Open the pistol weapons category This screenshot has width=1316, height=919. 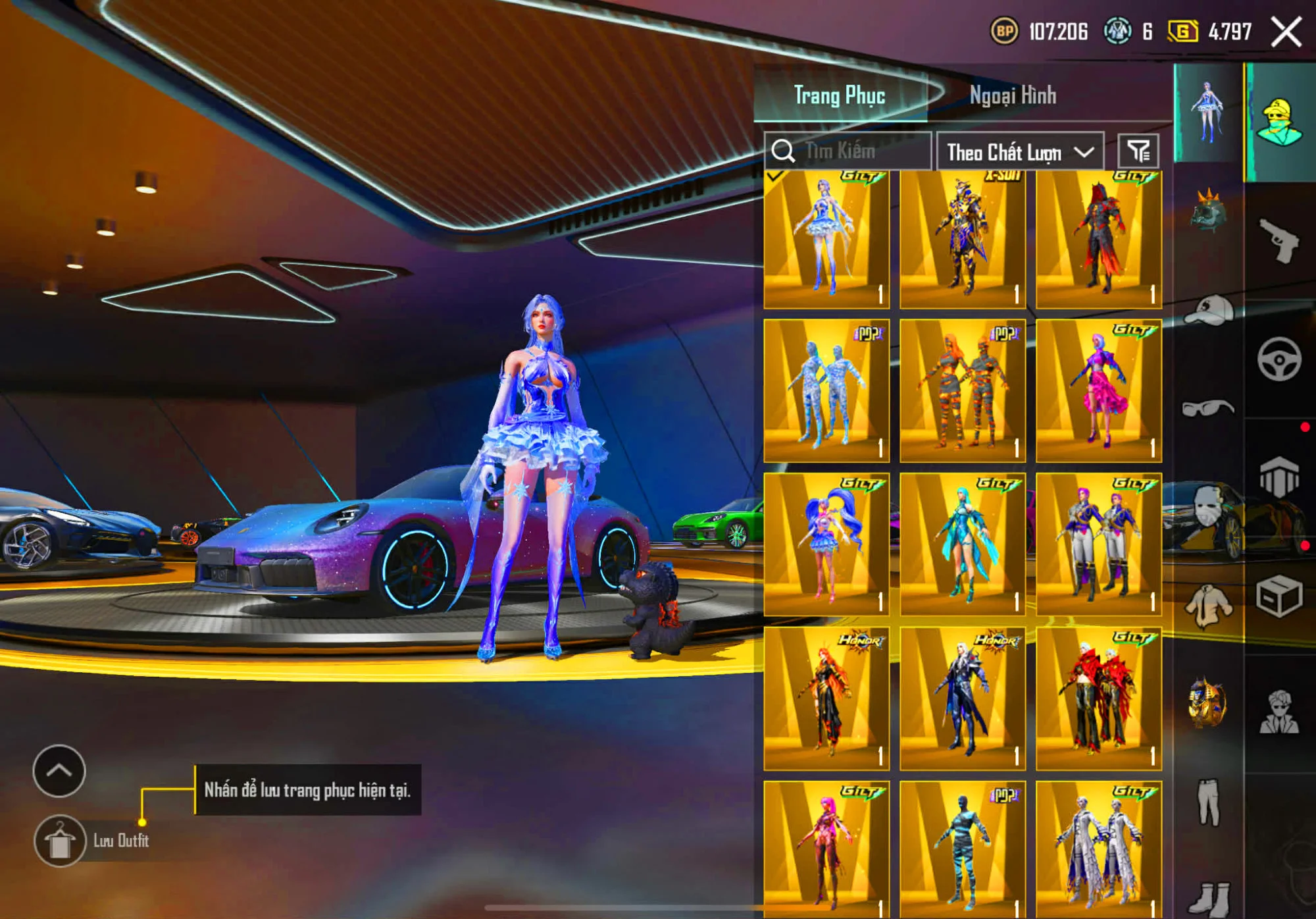point(1278,241)
